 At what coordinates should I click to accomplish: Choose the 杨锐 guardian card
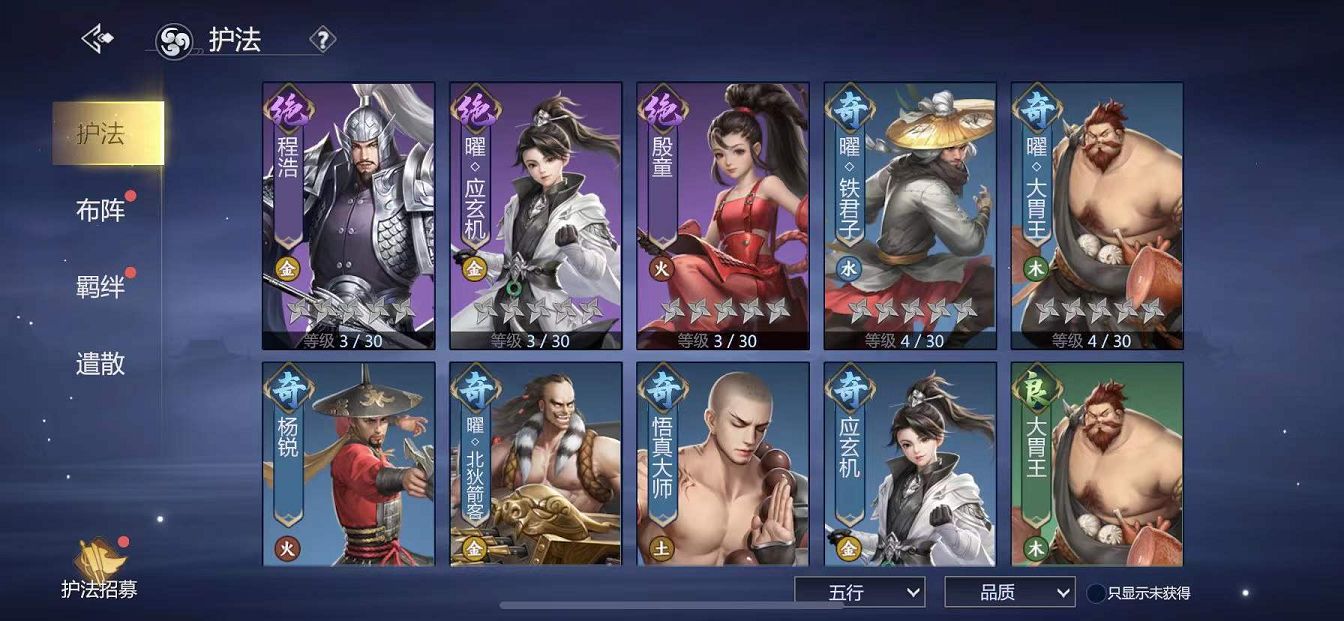(x=348, y=463)
